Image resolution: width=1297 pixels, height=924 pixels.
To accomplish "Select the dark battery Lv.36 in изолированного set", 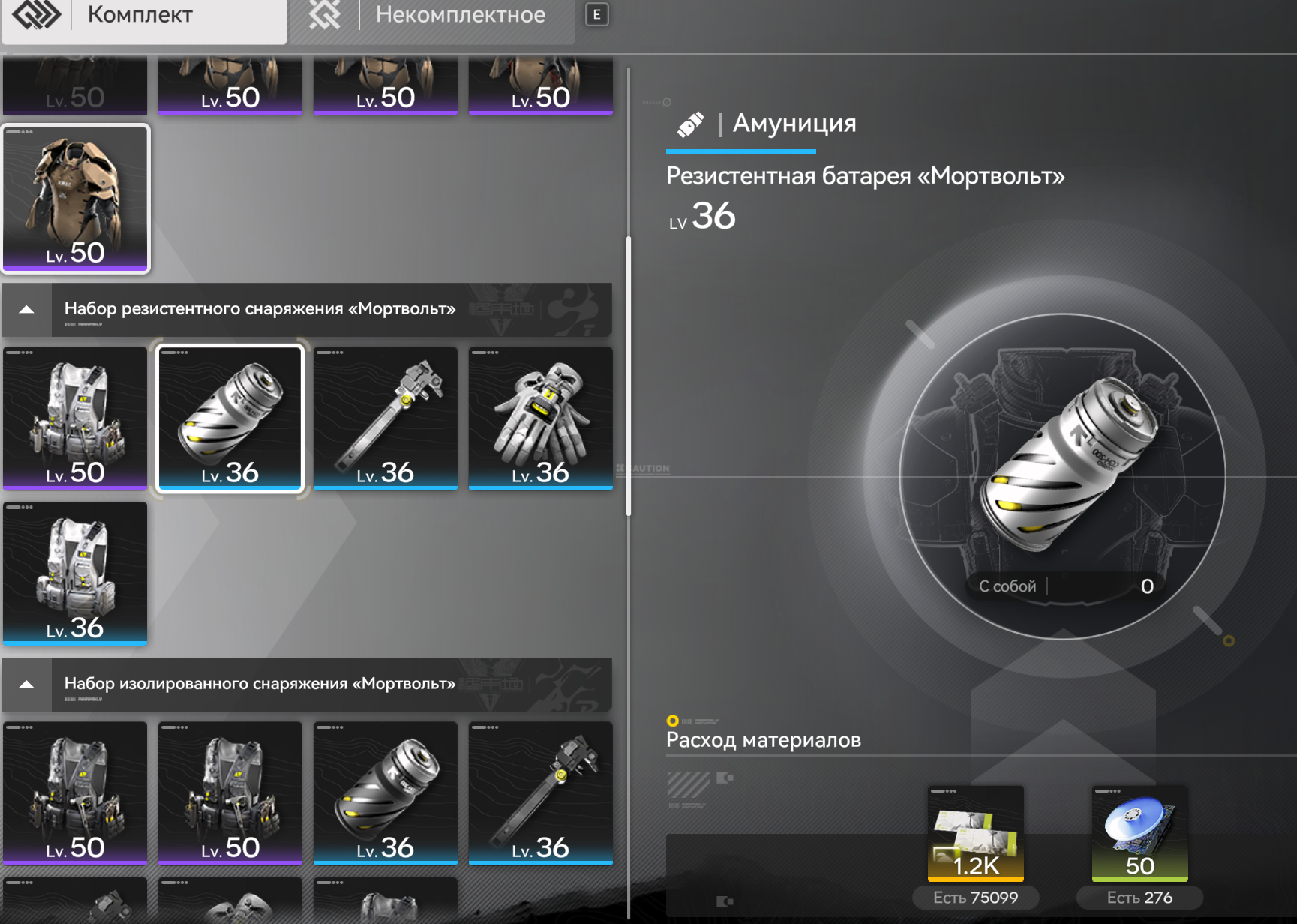I will pyautogui.click(x=385, y=793).
